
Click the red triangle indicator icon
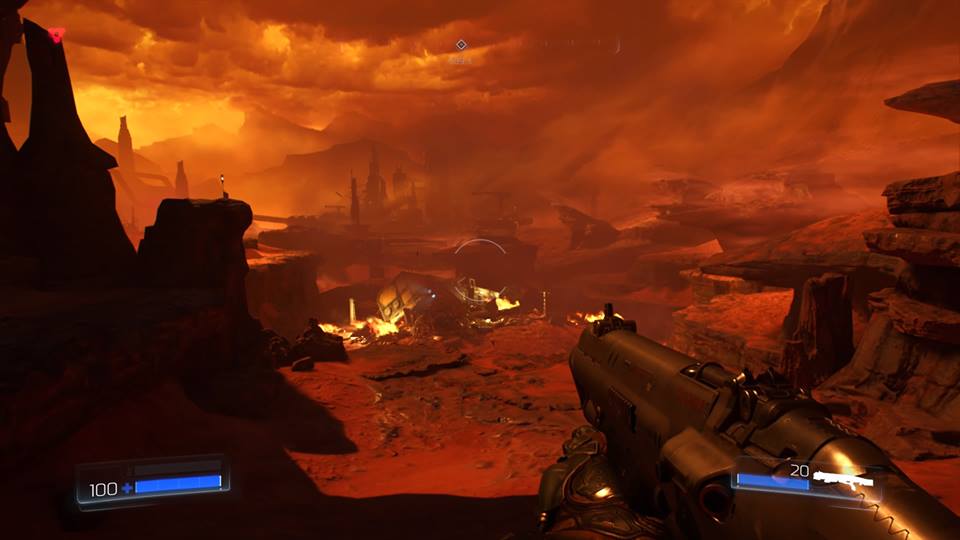(56, 35)
